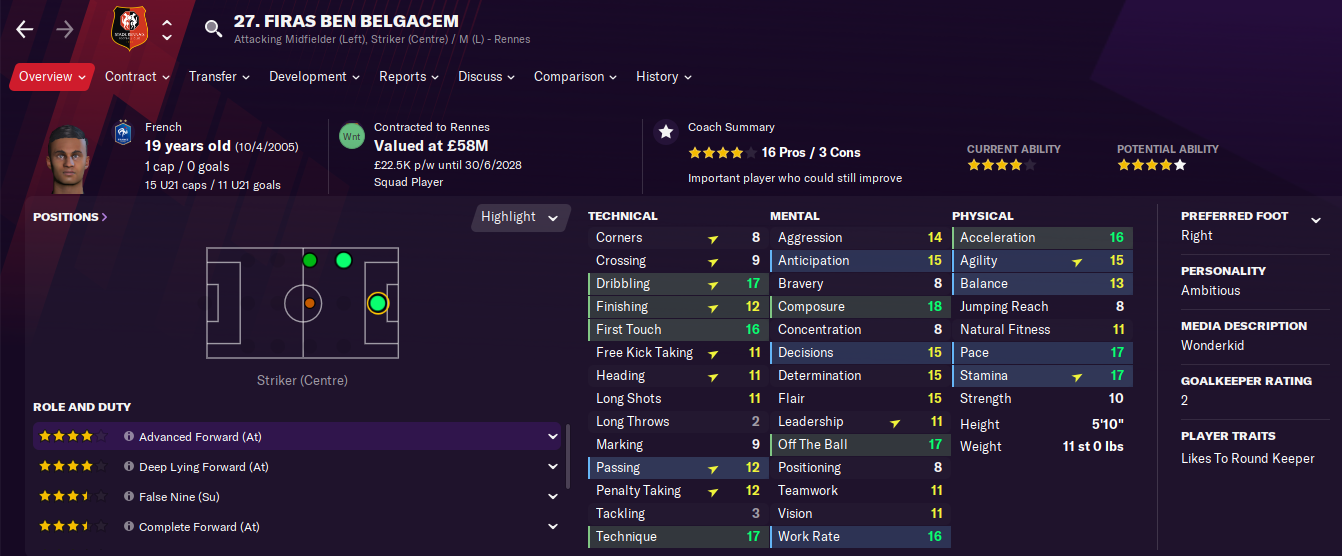Open the Contract menu

click(137, 77)
